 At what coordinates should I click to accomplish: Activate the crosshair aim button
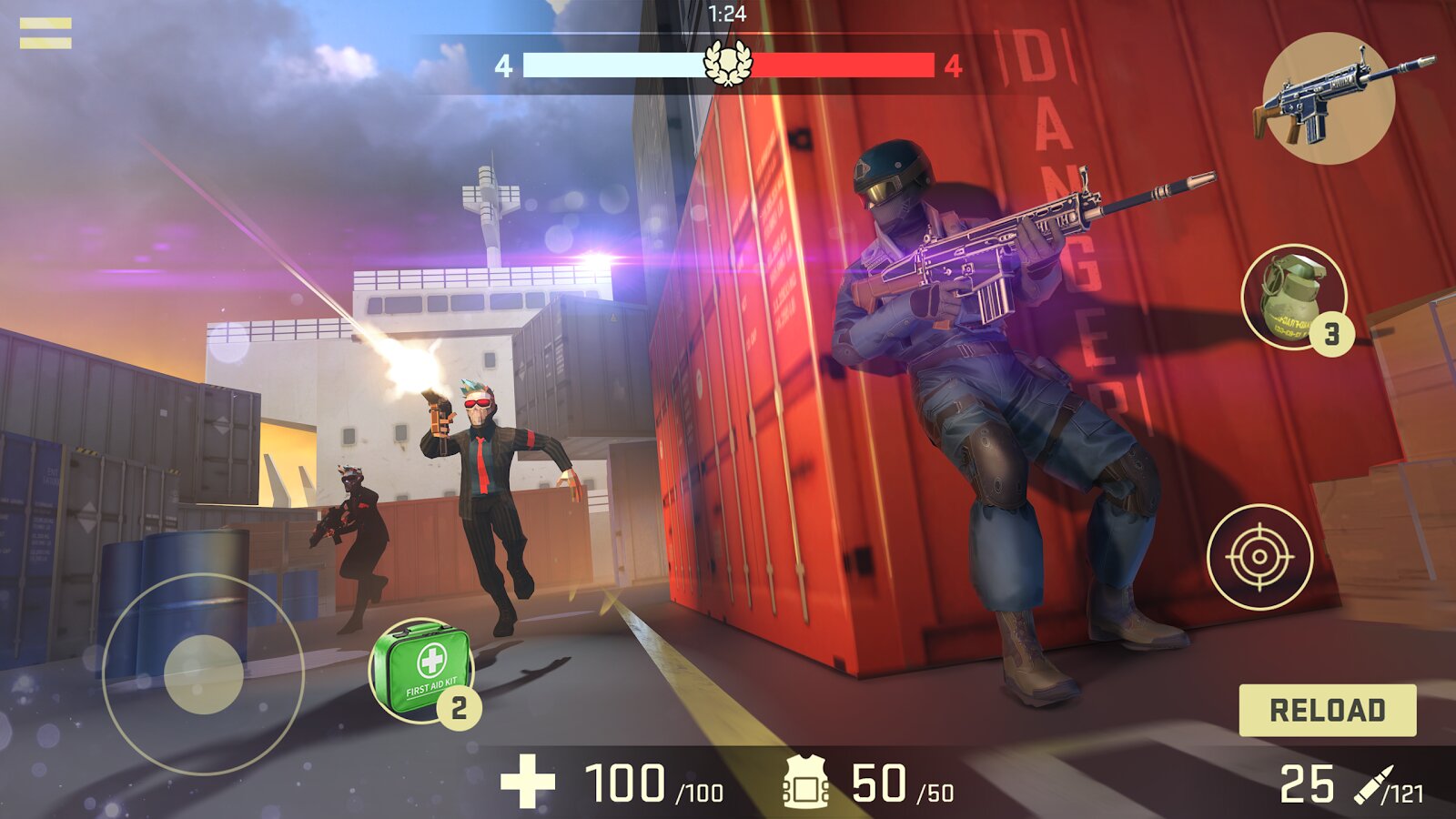click(x=1259, y=556)
